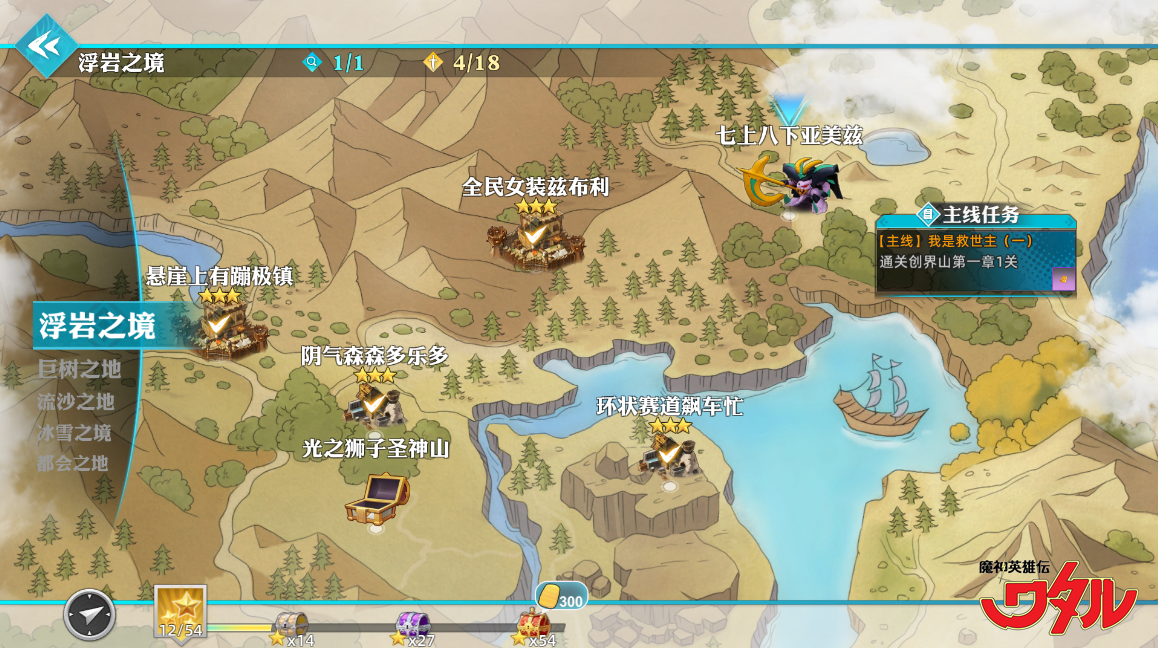This screenshot has width=1158, height=648.
Task: Claim the 14-star silver chest reward
Action: point(291,626)
